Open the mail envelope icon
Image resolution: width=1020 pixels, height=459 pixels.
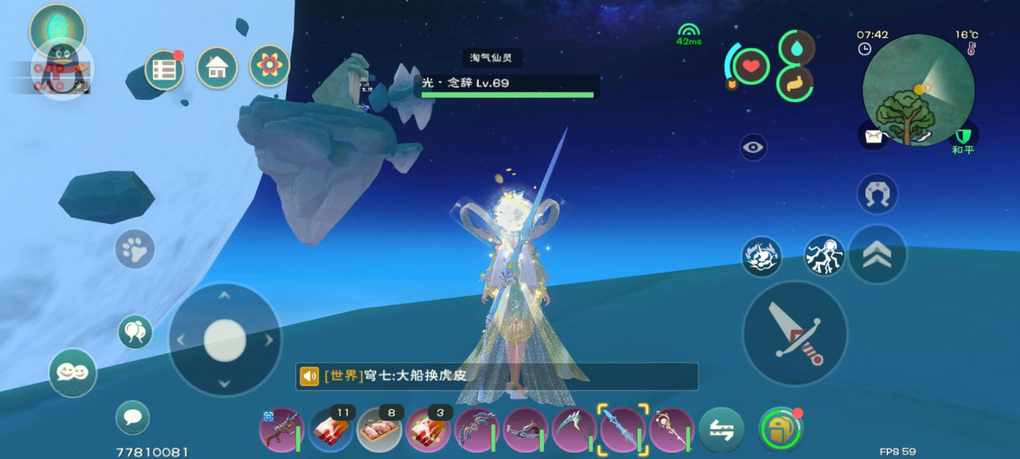873,137
